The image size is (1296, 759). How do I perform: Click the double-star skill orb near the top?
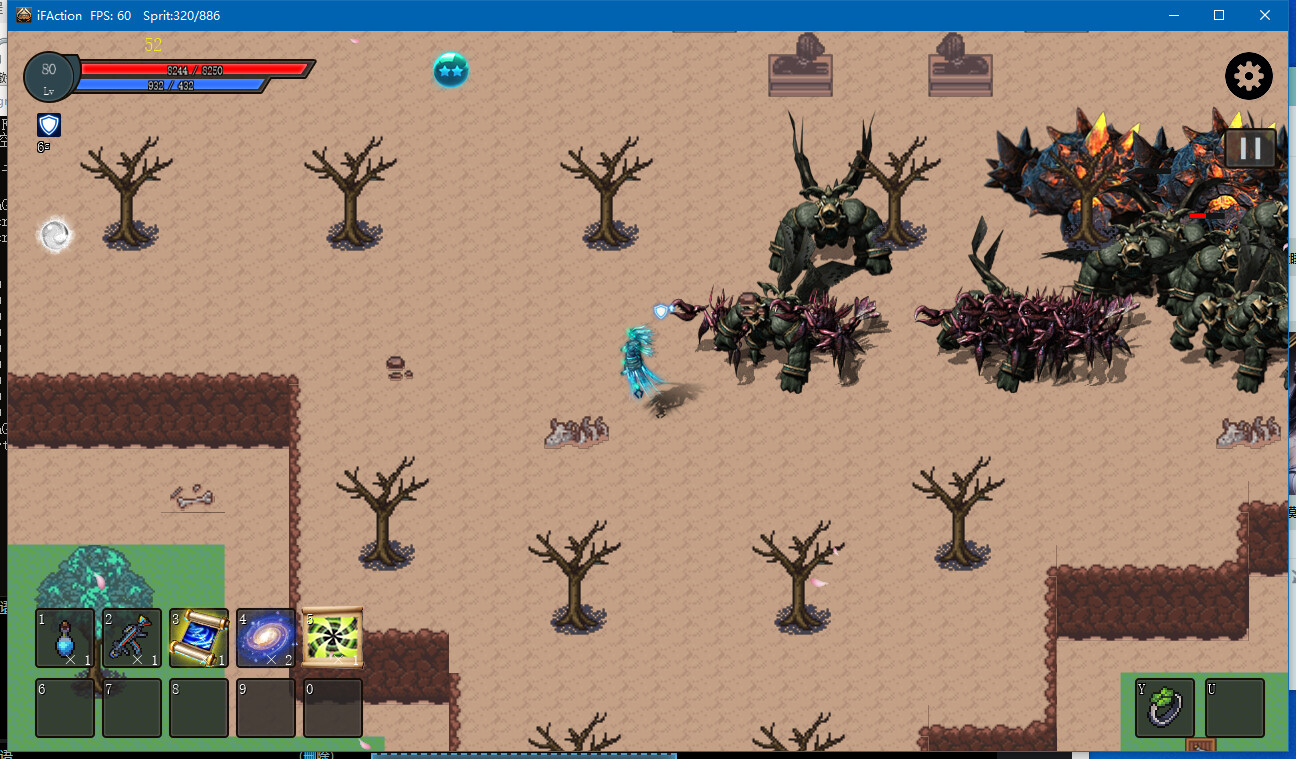[x=450, y=71]
